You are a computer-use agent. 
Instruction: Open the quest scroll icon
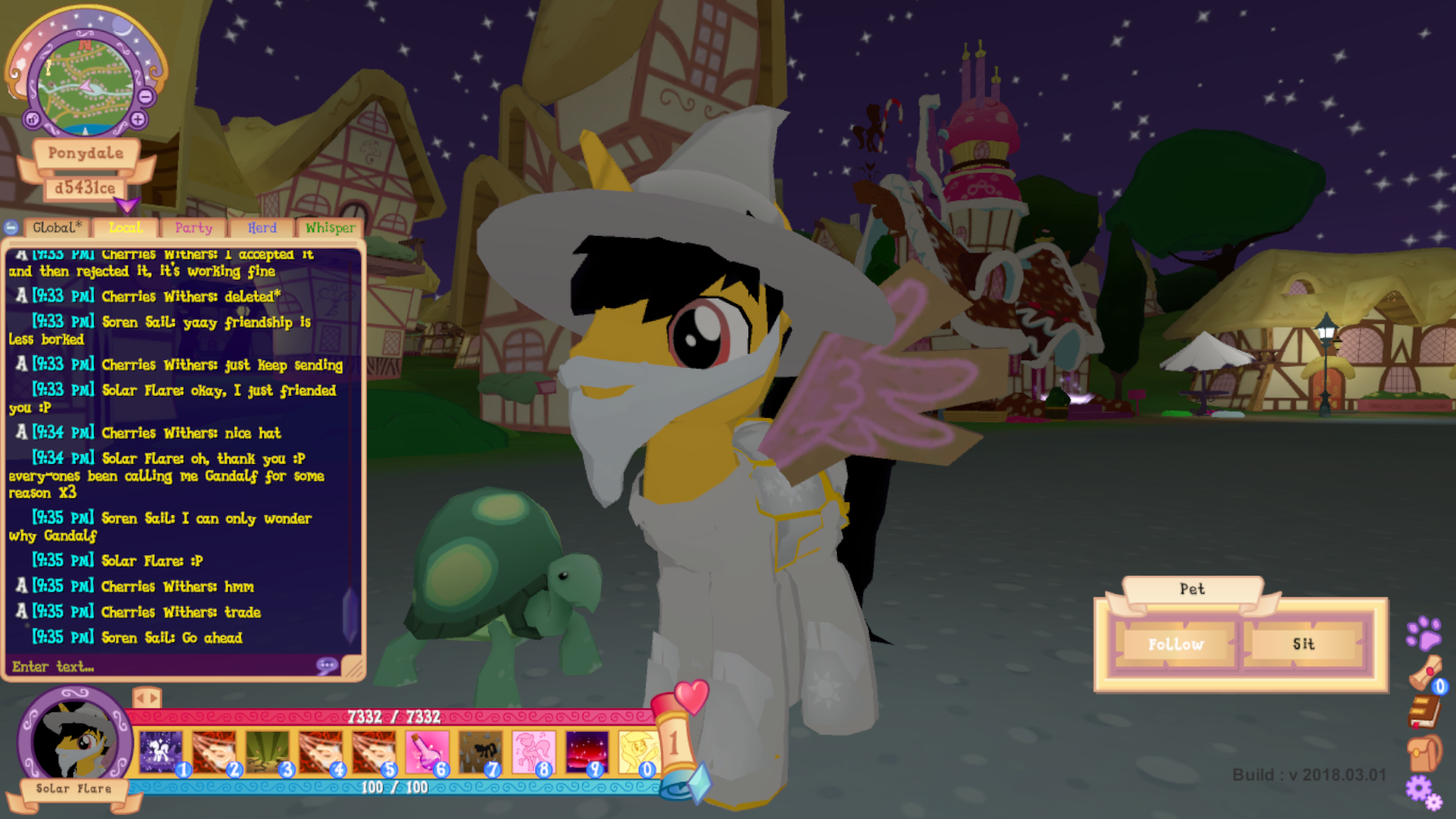(x=1426, y=672)
